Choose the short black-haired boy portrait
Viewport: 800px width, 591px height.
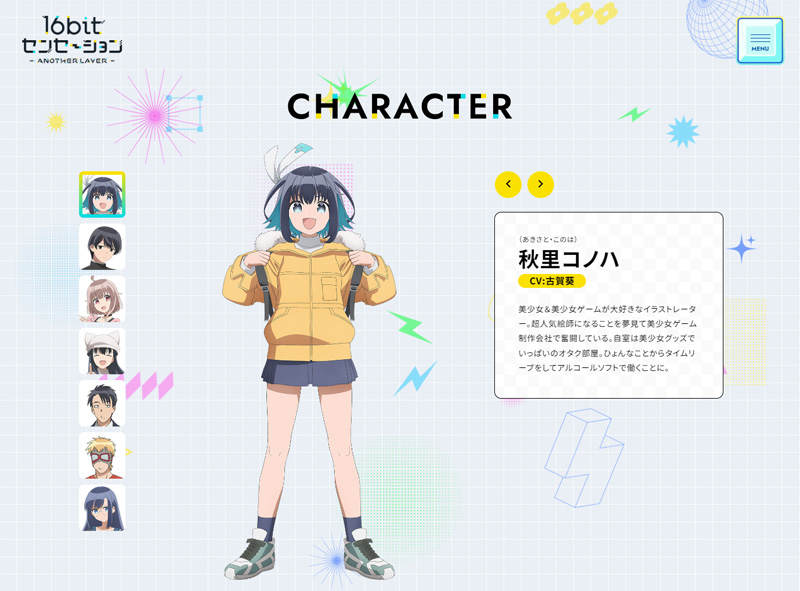[102, 247]
